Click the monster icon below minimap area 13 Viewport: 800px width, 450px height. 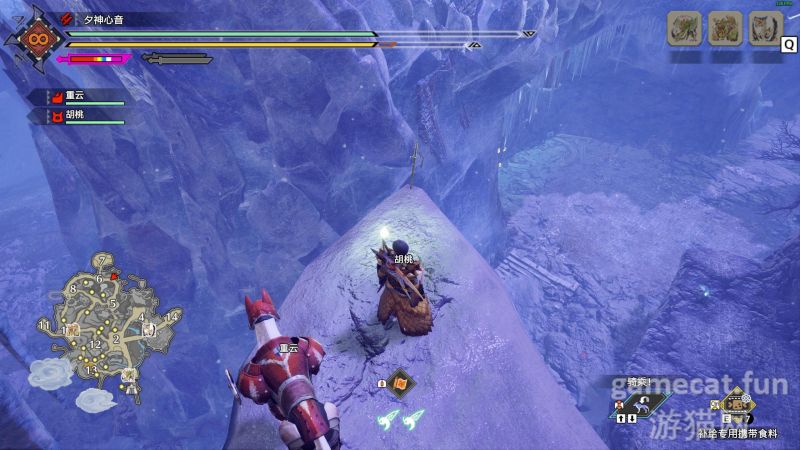tap(129, 376)
